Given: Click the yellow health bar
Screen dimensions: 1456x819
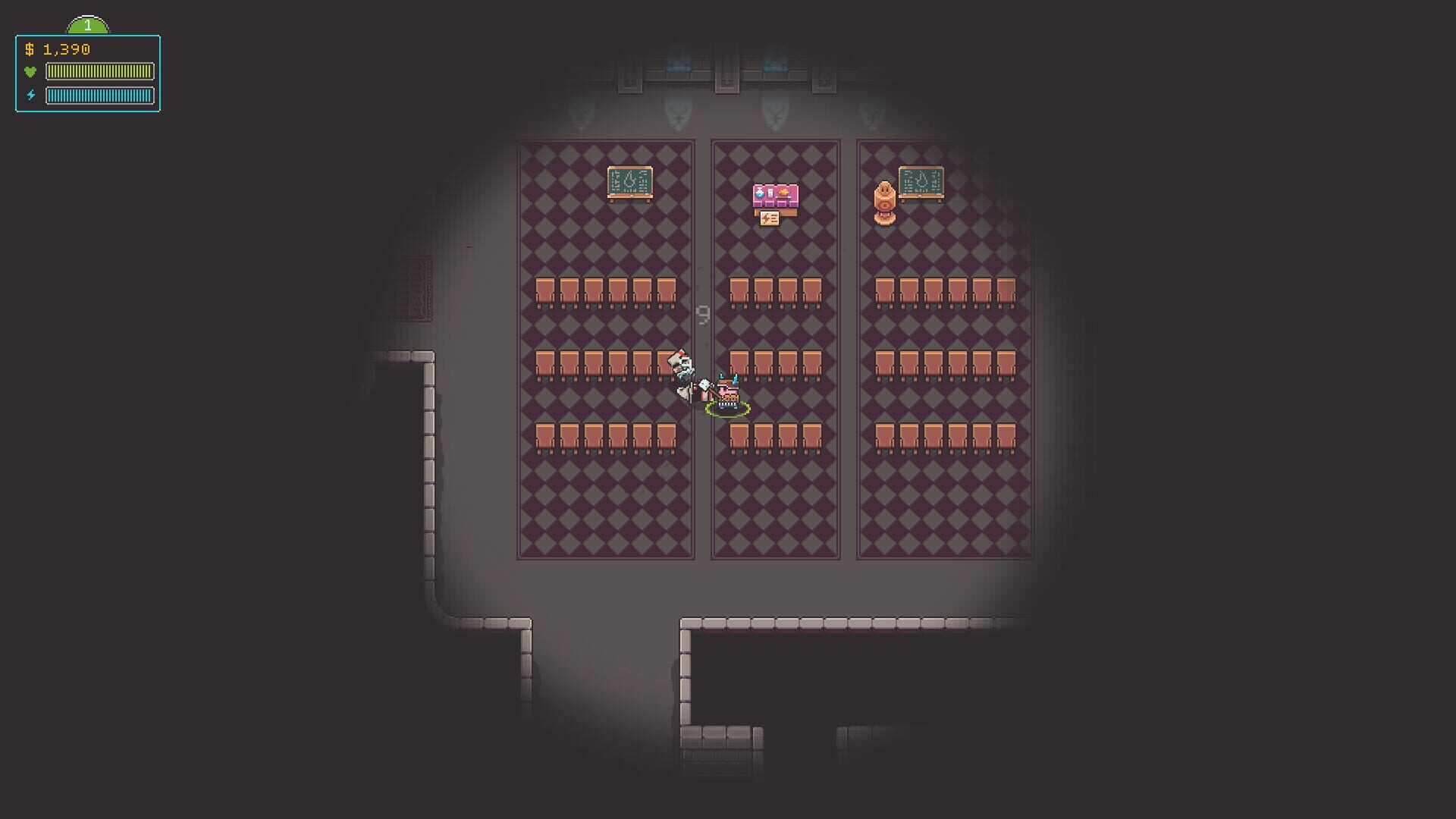Looking at the screenshot, I should tap(99, 72).
